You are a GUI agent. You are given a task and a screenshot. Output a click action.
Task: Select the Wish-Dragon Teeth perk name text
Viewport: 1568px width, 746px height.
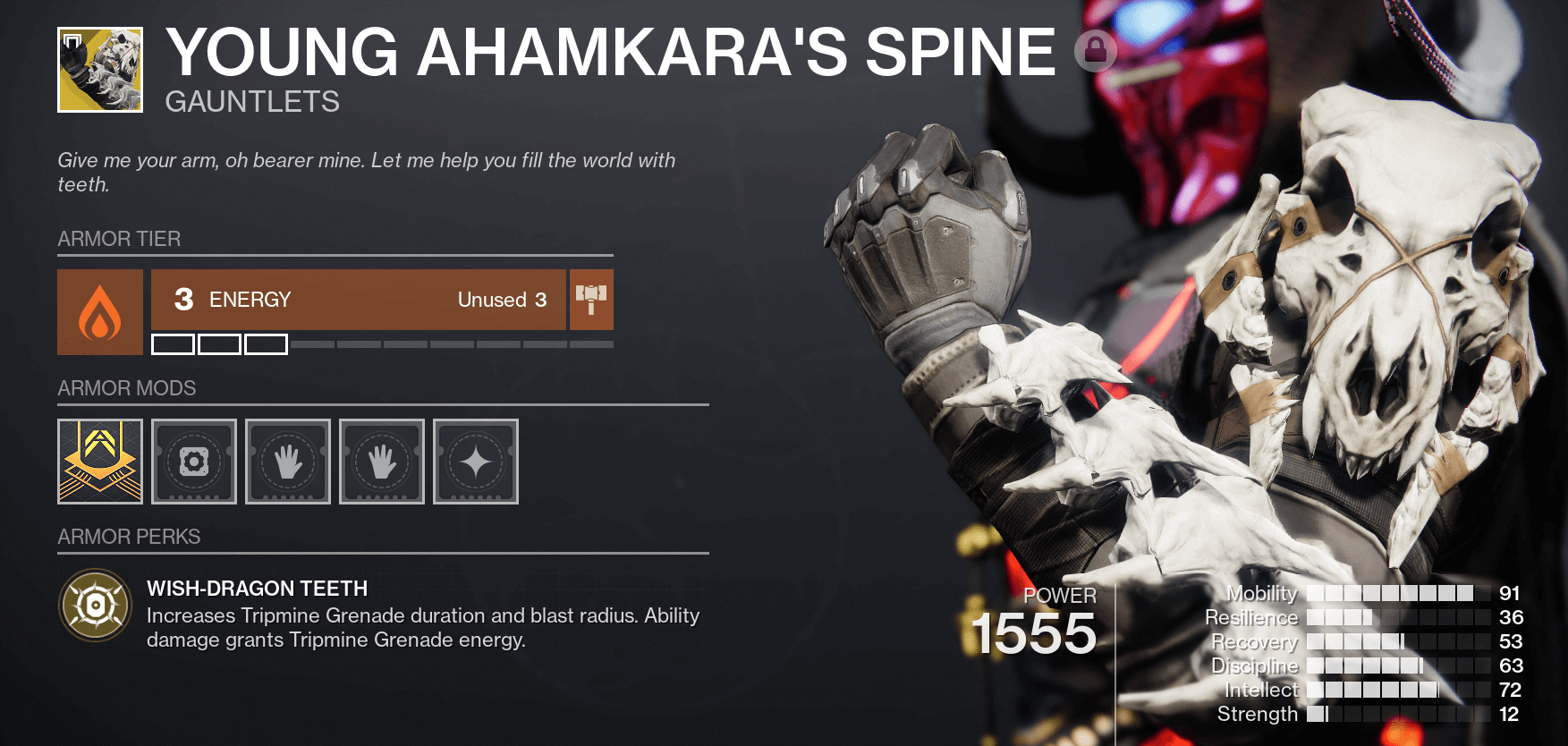(256, 589)
